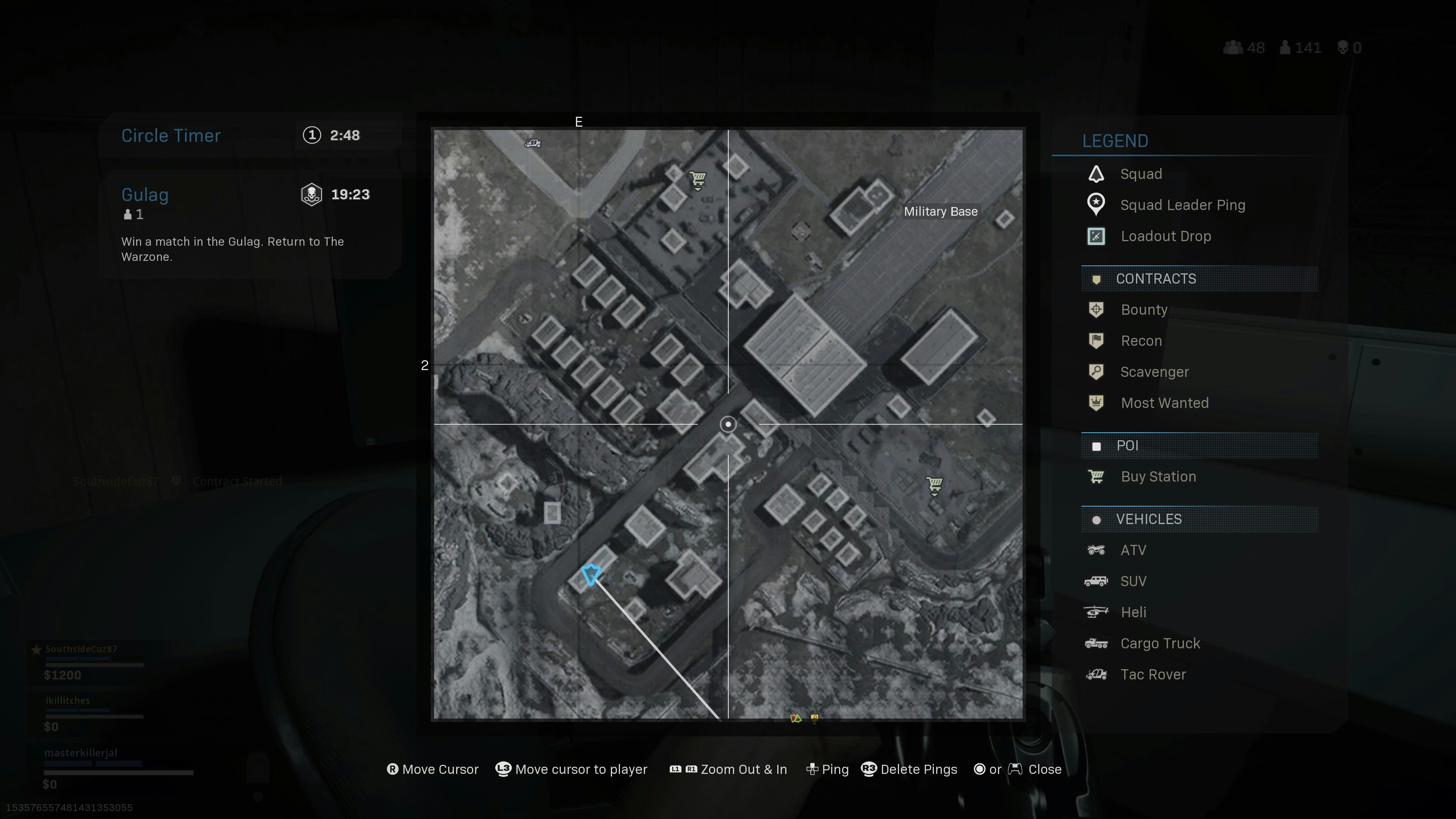Select squad member SouthsideCuz87
The height and width of the screenshot is (819, 1456).
82,649
